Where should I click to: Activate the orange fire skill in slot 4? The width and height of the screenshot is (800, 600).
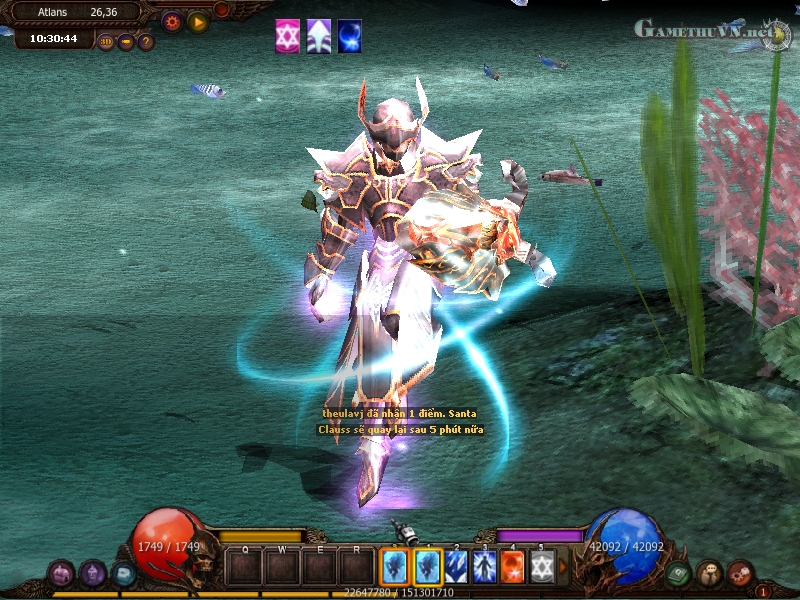click(513, 567)
